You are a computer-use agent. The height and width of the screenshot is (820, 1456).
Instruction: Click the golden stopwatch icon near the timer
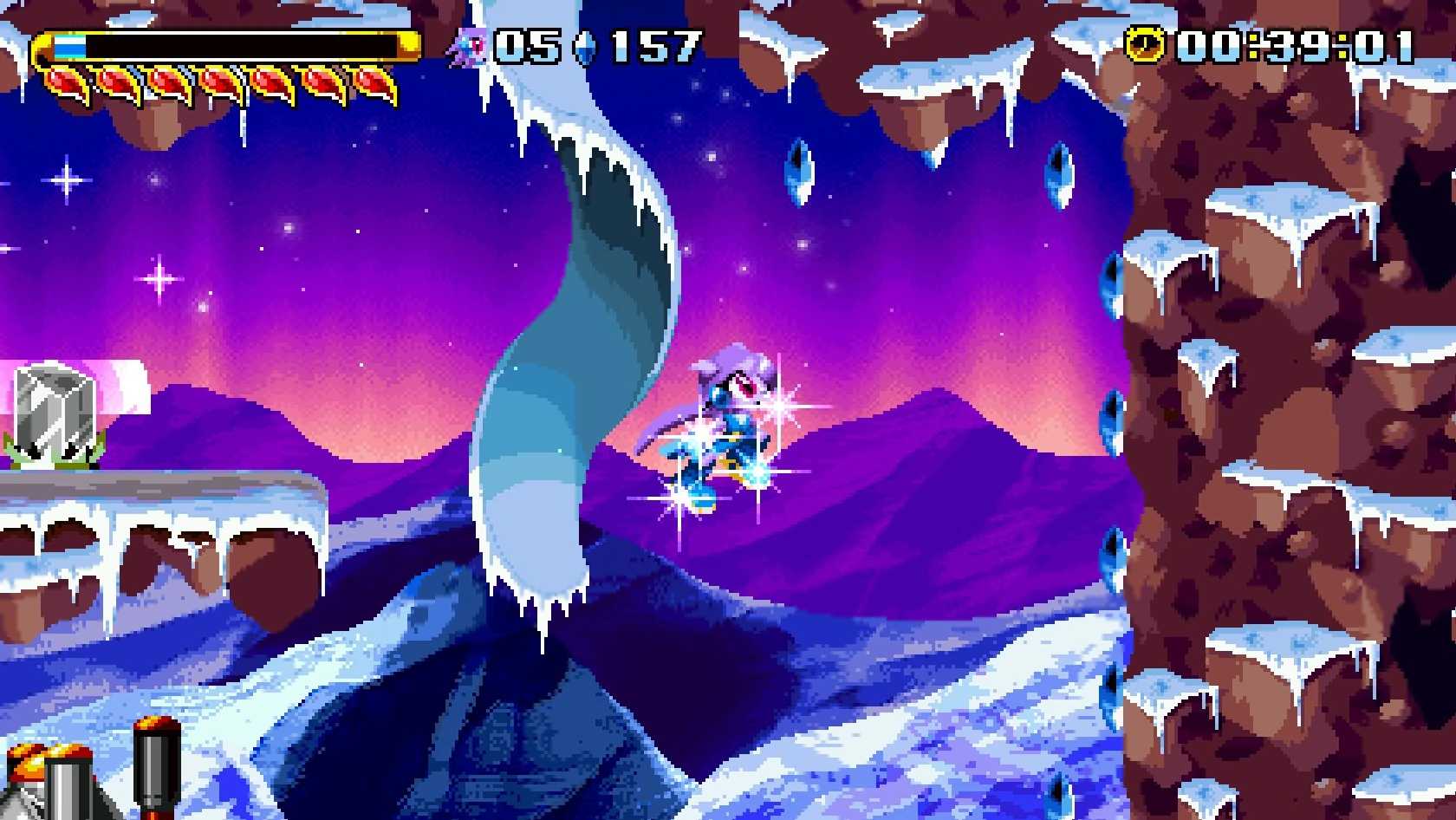pyautogui.click(x=1146, y=42)
